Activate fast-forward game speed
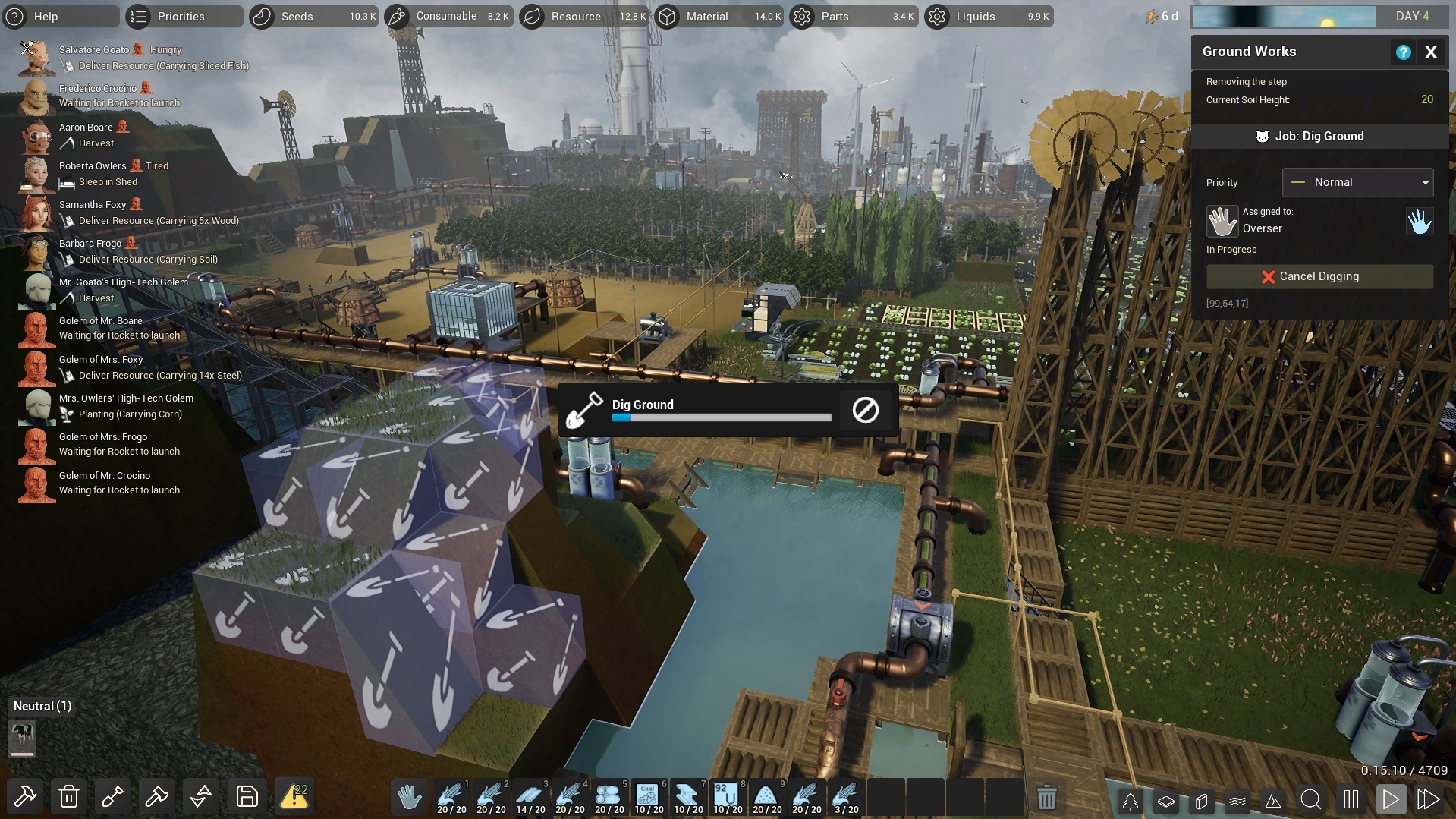This screenshot has height=819, width=1456. click(1429, 799)
